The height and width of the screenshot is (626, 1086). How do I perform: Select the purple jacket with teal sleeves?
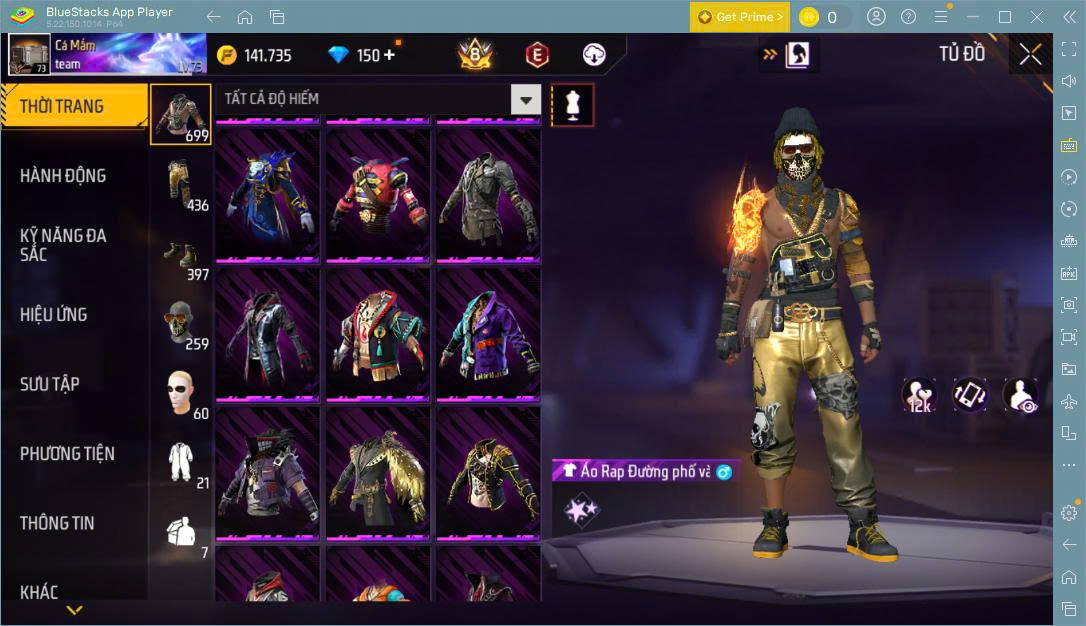(487, 334)
